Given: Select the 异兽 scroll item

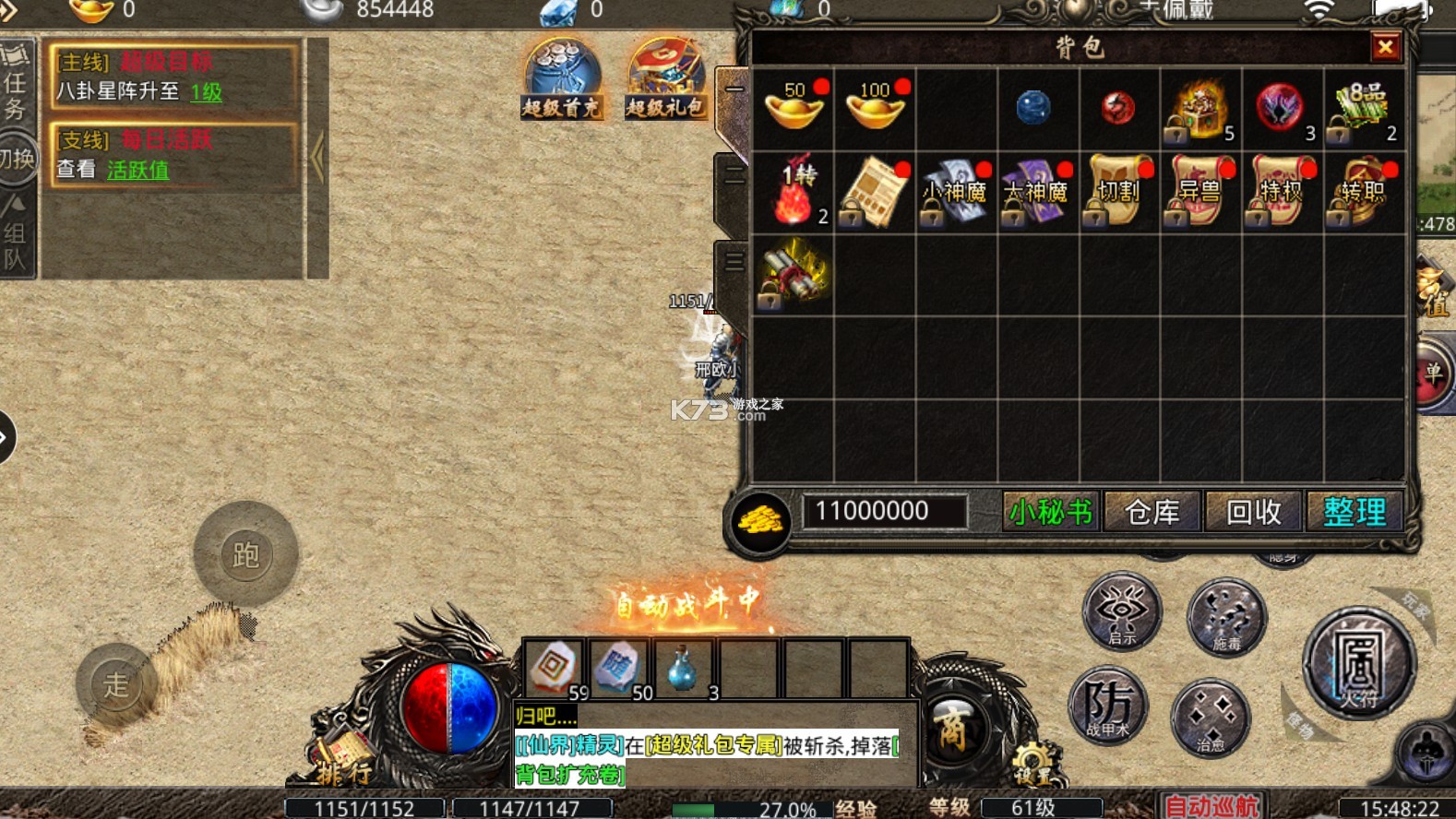Looking at the screenshot, I should point(1199,192).
